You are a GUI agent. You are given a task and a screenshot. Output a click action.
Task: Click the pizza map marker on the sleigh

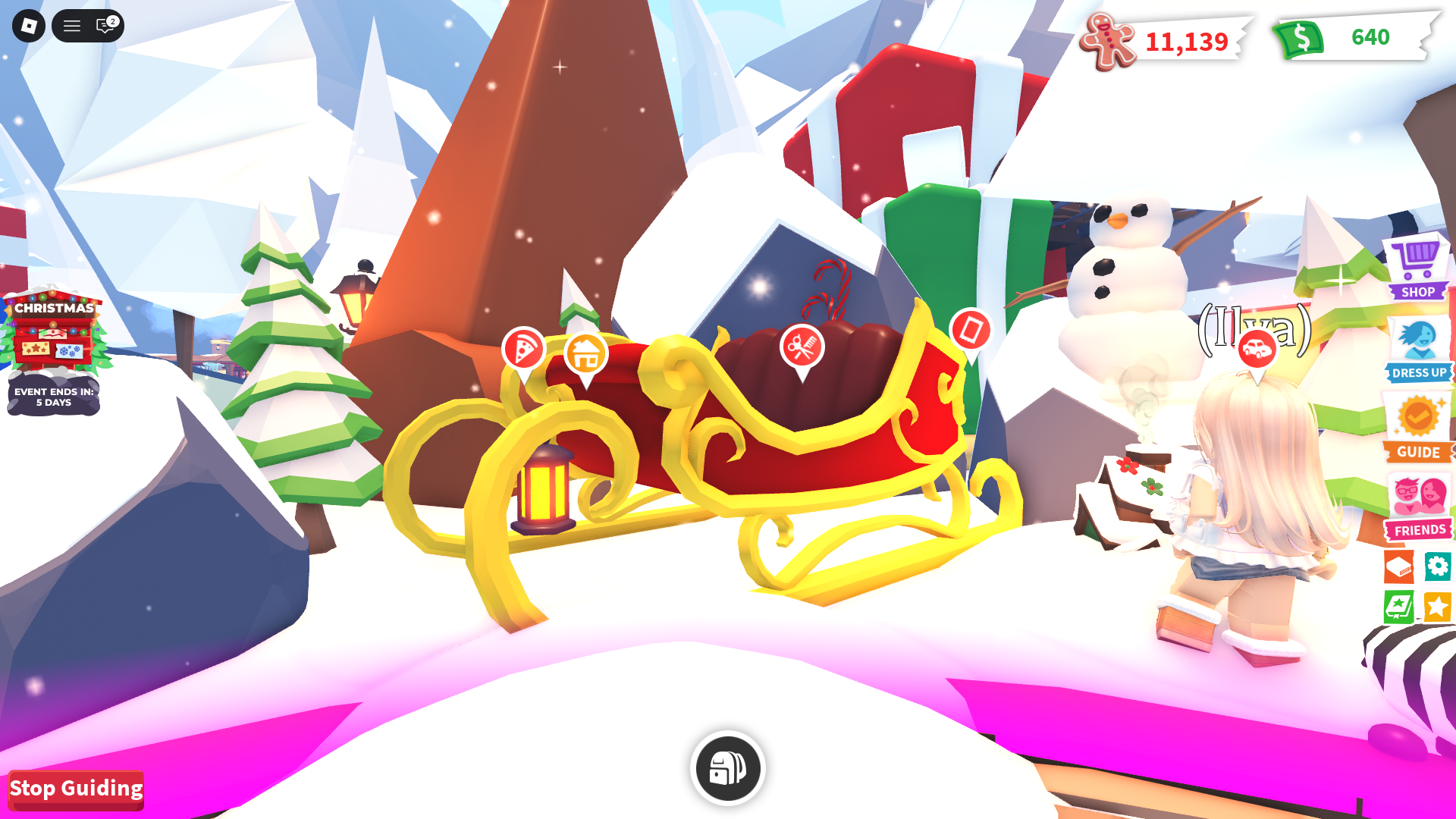pos(525,349)
